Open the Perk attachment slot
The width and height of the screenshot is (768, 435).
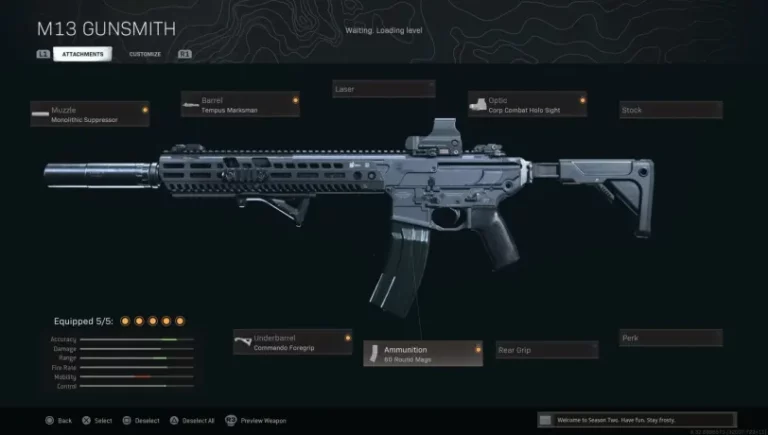[x=670, y=338]
